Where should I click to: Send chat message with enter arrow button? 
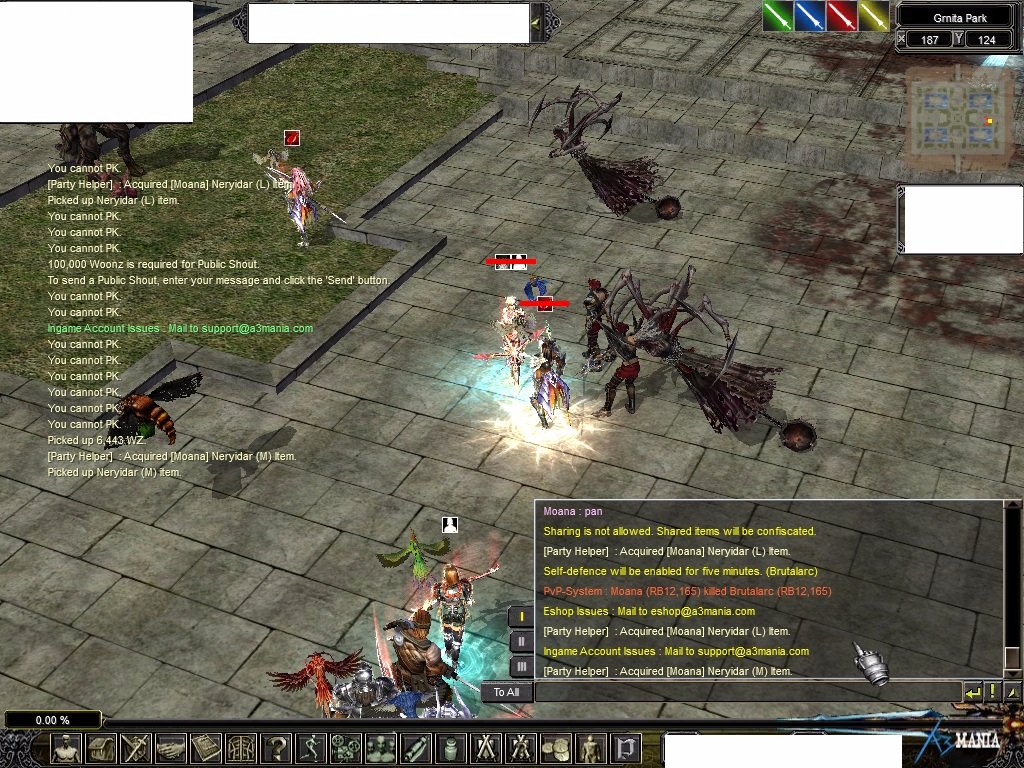973,692
